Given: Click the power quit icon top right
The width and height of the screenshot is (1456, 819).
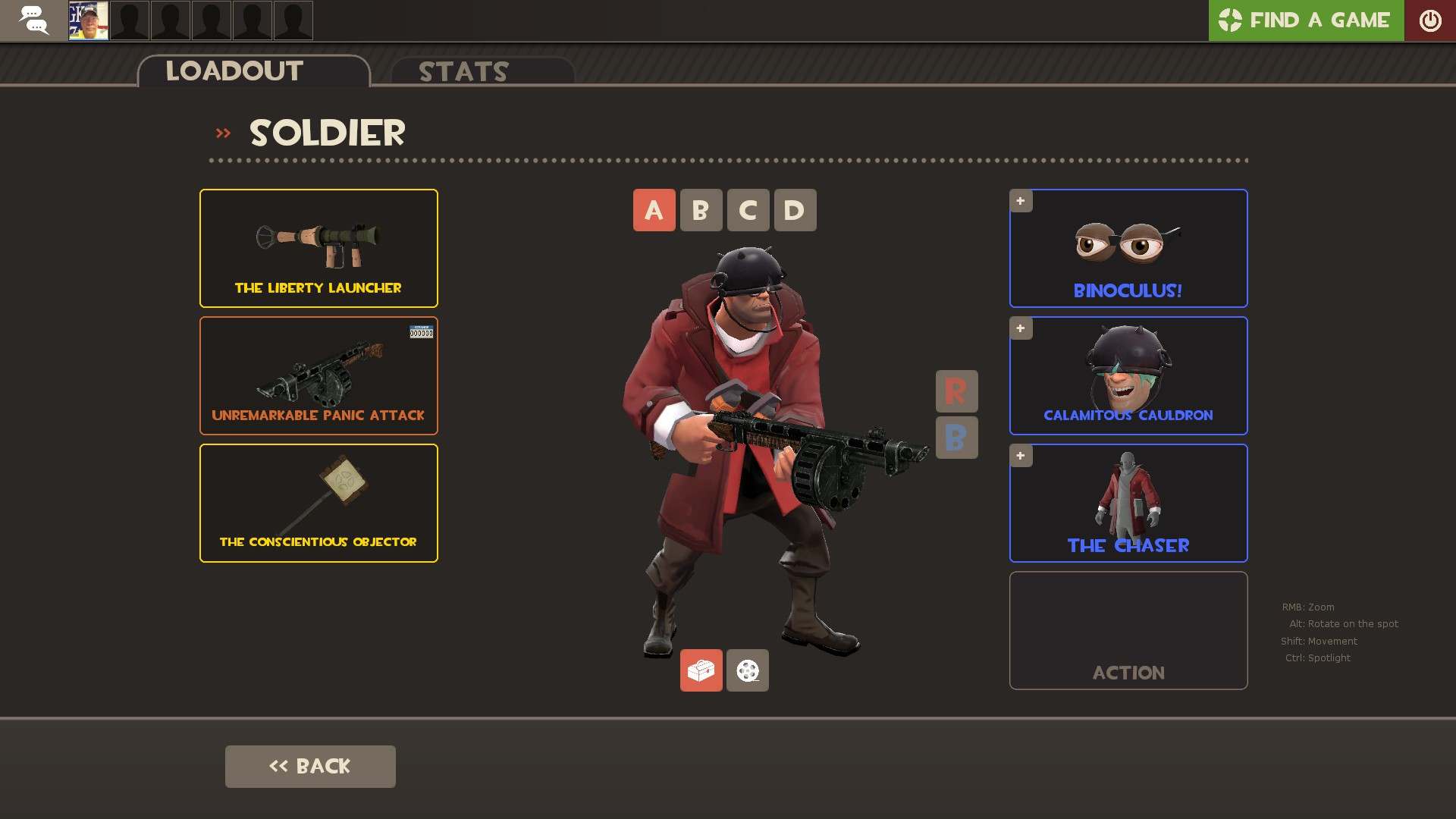Looking at the screenshot, I should click(1431, 20).
